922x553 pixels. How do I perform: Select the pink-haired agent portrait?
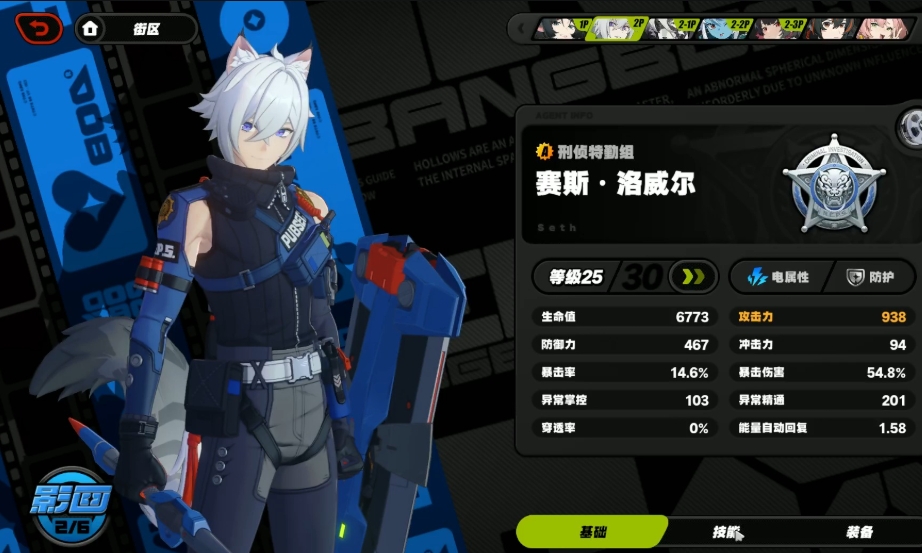pyautogui.click(x=885, y=28)
